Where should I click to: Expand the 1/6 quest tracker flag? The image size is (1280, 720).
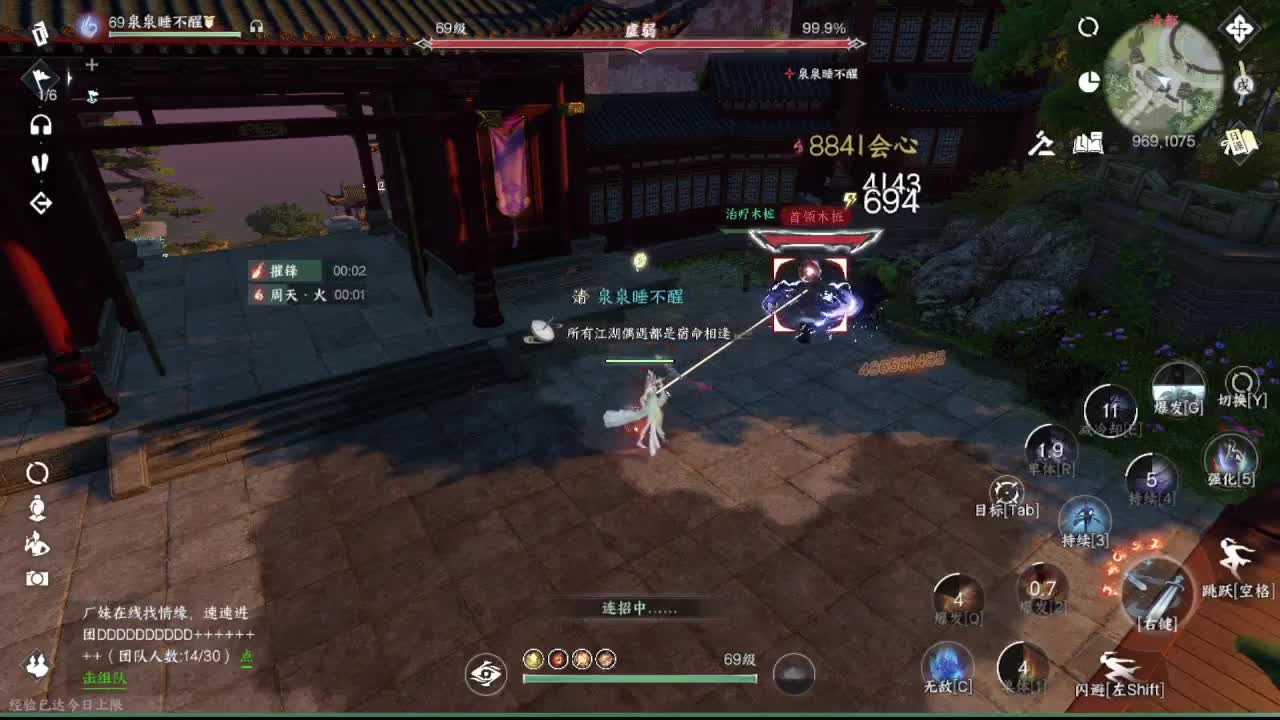coord(38,80)
